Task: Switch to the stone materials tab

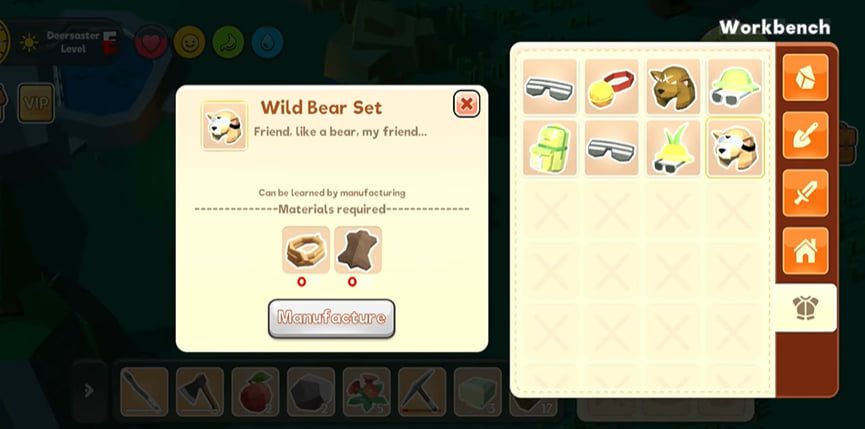Action: pyautogui.click(x=805, y=77)
